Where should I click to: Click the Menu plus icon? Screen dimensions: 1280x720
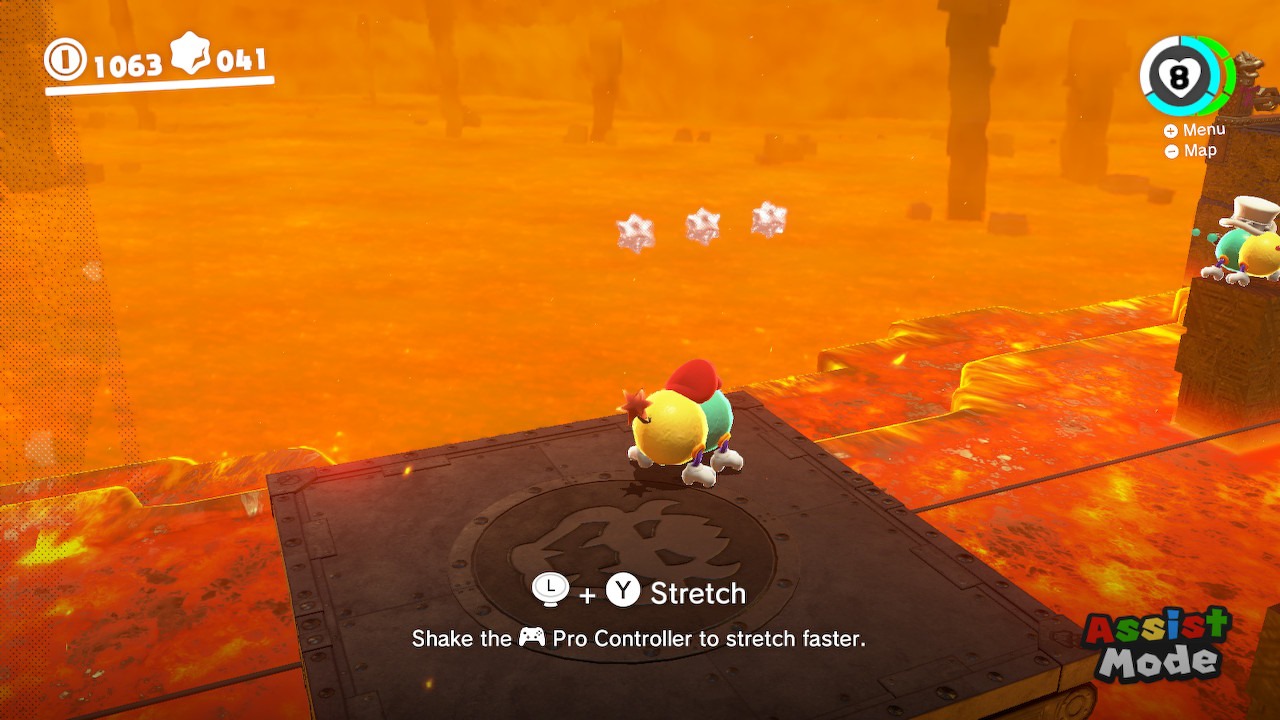click(1170, 130)
